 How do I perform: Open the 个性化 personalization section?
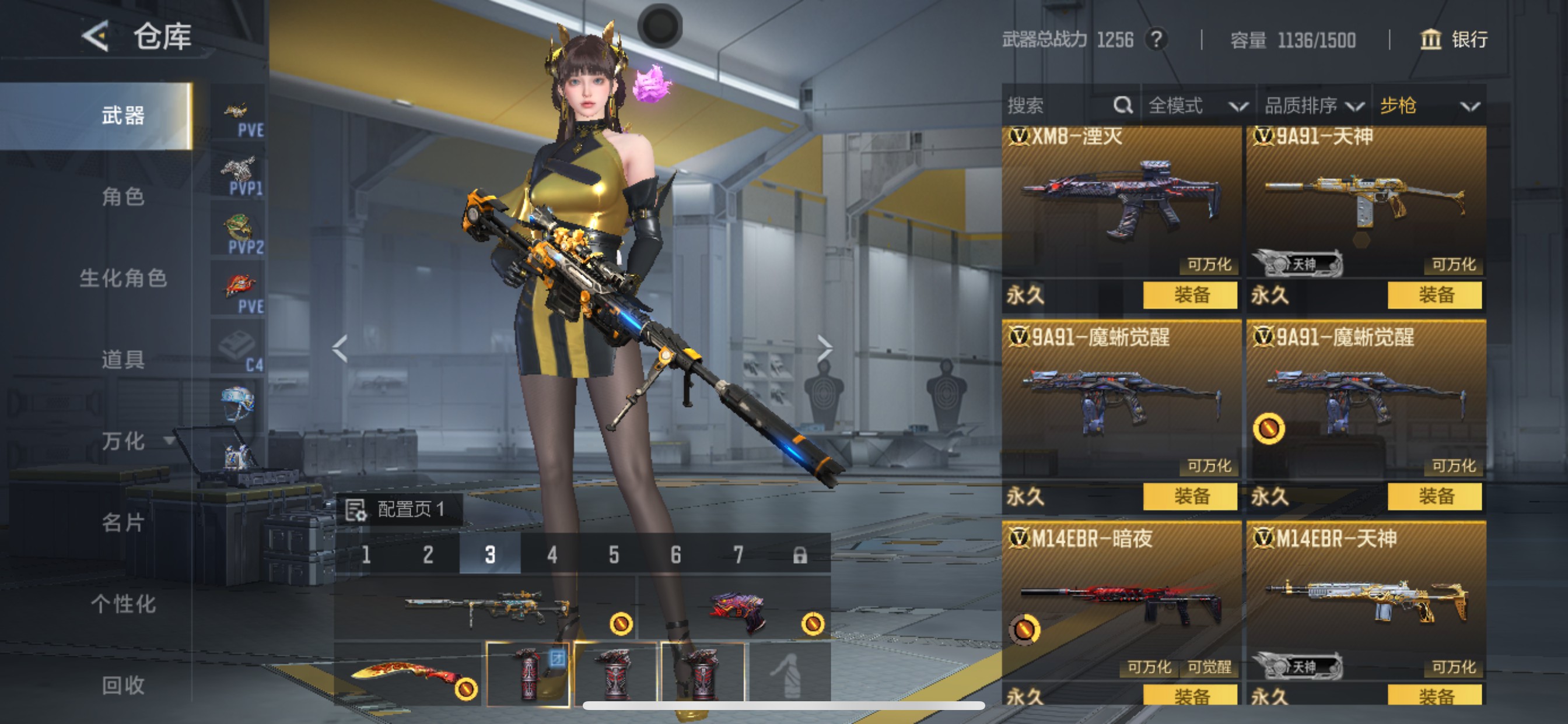[123, 603]
